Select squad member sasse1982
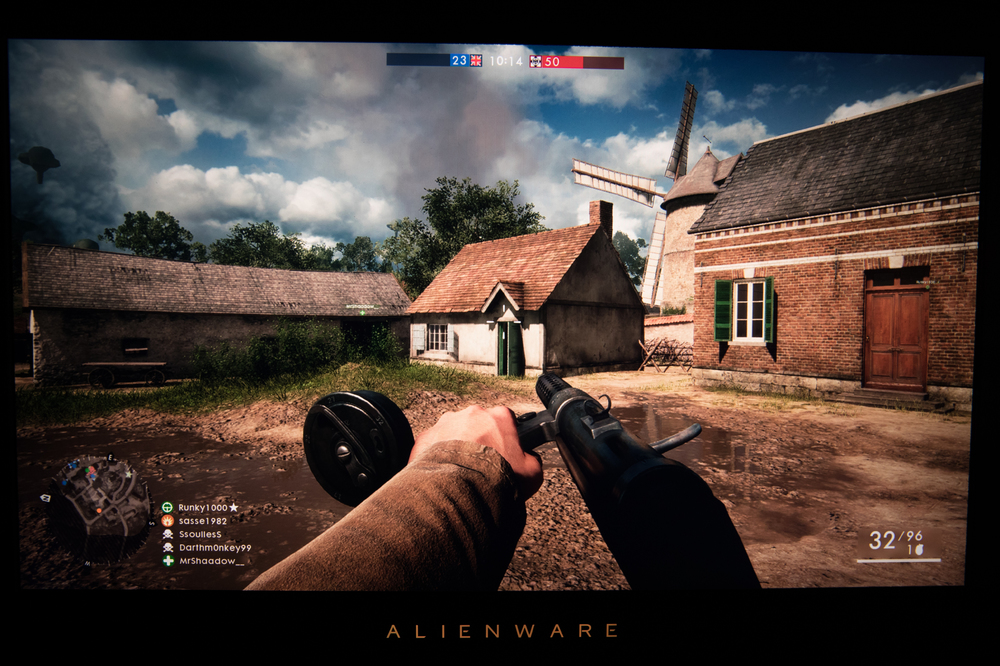This screenshot has width=1000, height=666. click(202, 521)
